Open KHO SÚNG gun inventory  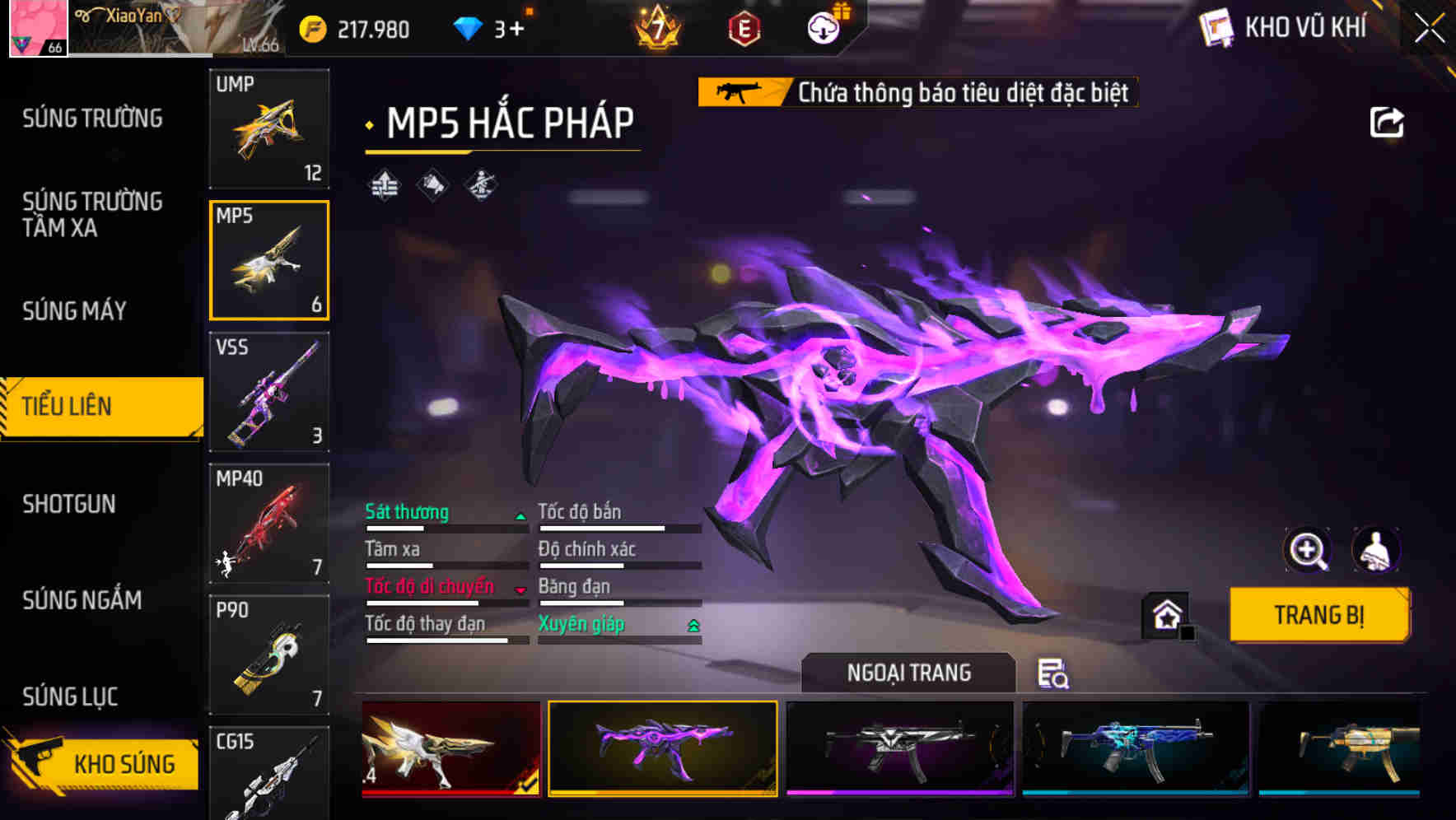coord(124,762)
